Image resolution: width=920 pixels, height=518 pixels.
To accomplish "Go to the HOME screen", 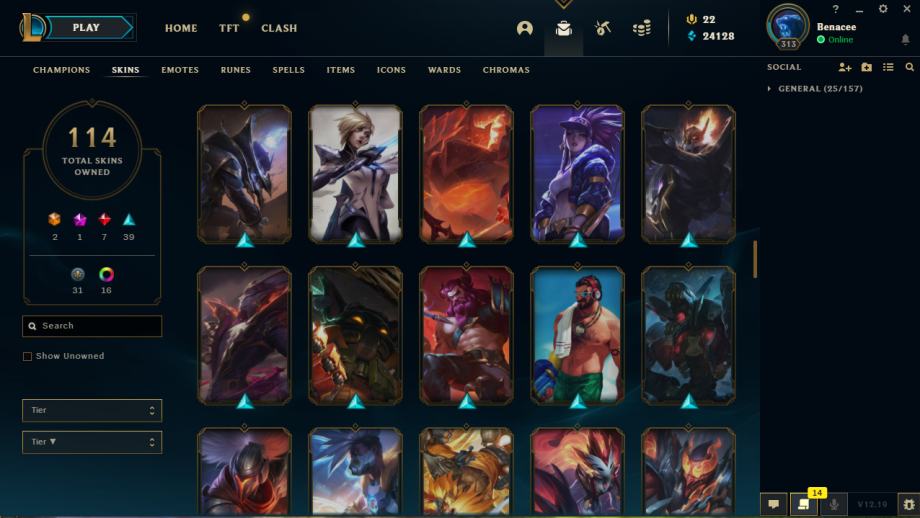I will (x=181, y=28).
